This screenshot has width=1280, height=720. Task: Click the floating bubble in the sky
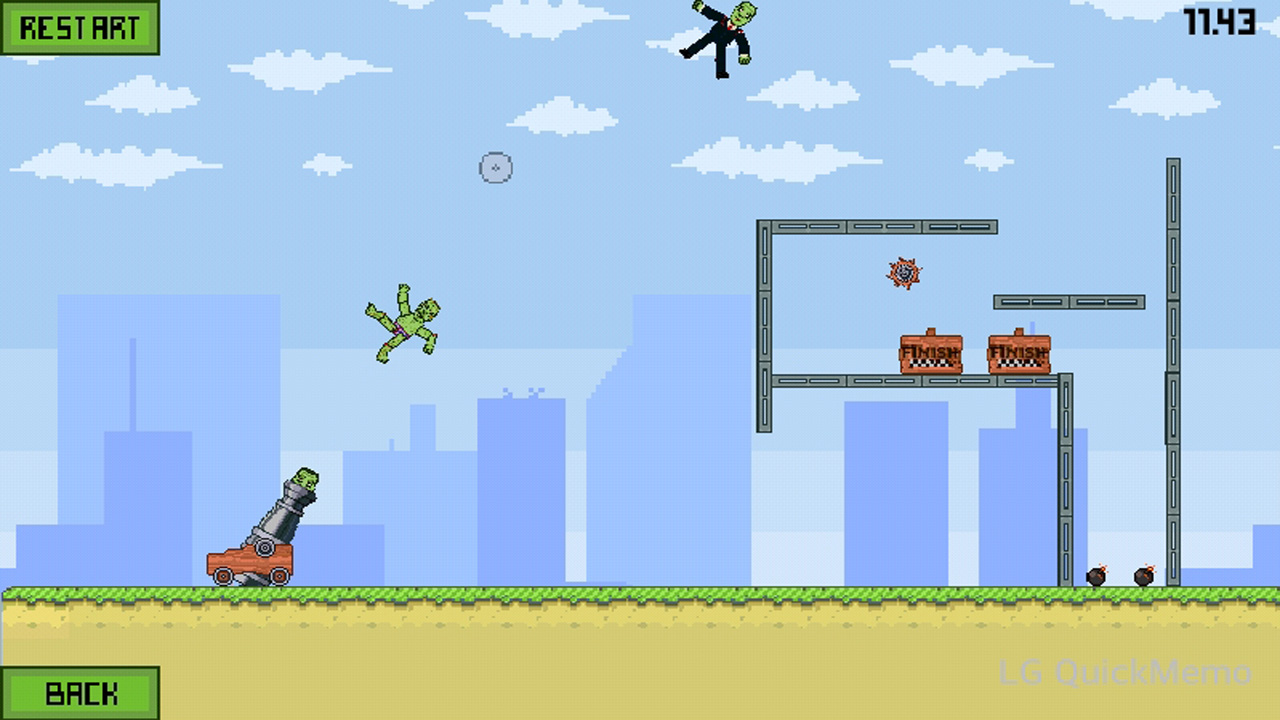point(496,168)
